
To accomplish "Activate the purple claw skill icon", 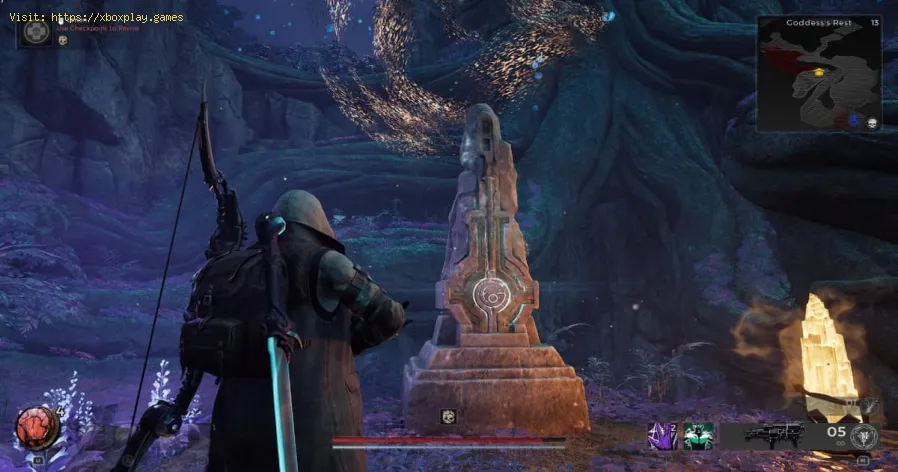I will [663, 436].
